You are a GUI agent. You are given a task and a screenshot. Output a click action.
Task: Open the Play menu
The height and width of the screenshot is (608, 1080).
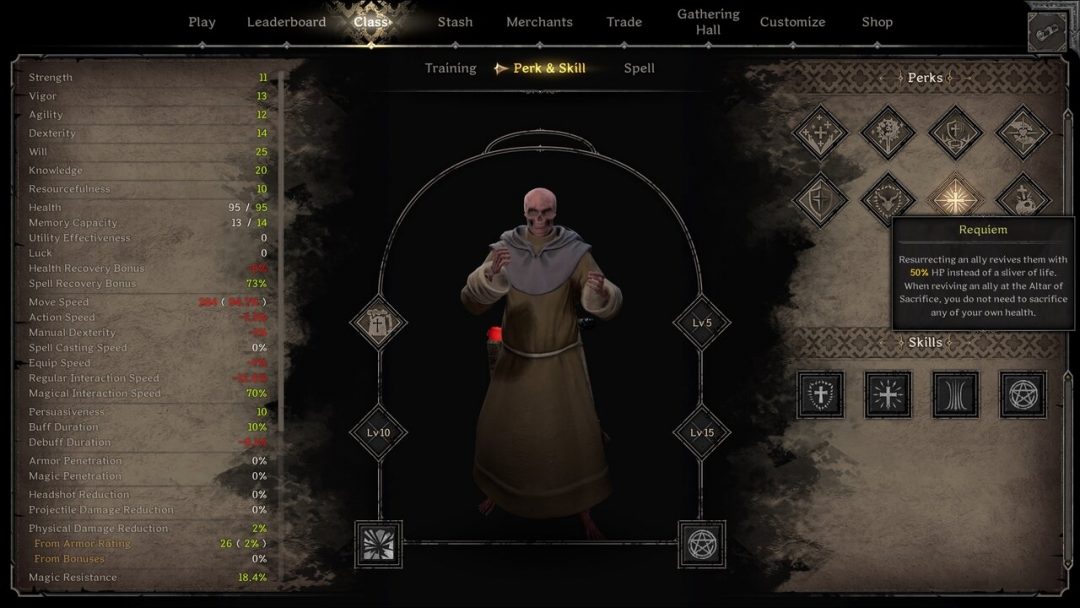point(202,22)
